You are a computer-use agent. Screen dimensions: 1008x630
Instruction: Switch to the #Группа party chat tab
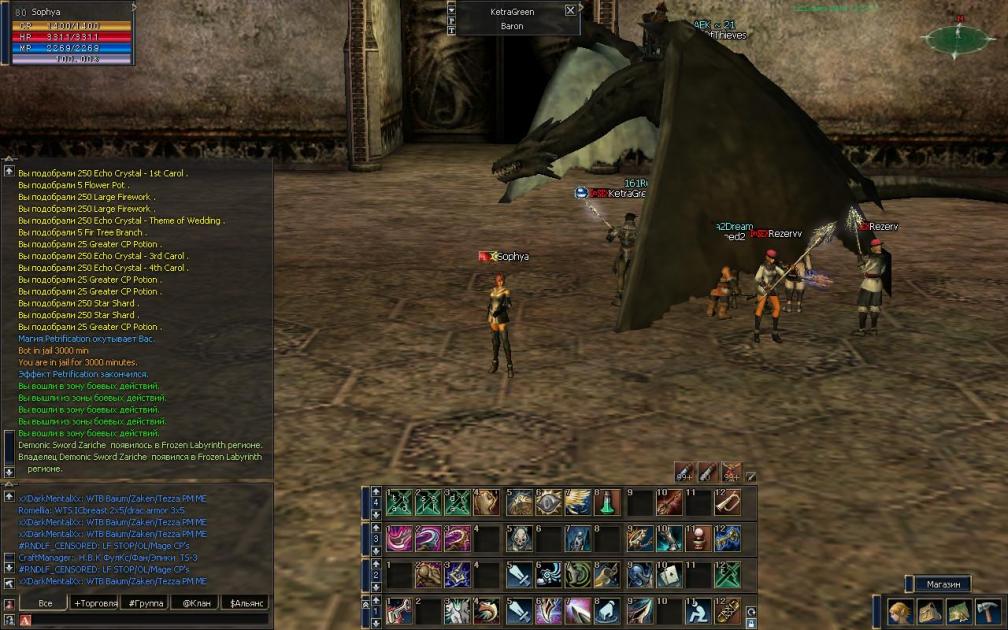[x=145, y=603]
